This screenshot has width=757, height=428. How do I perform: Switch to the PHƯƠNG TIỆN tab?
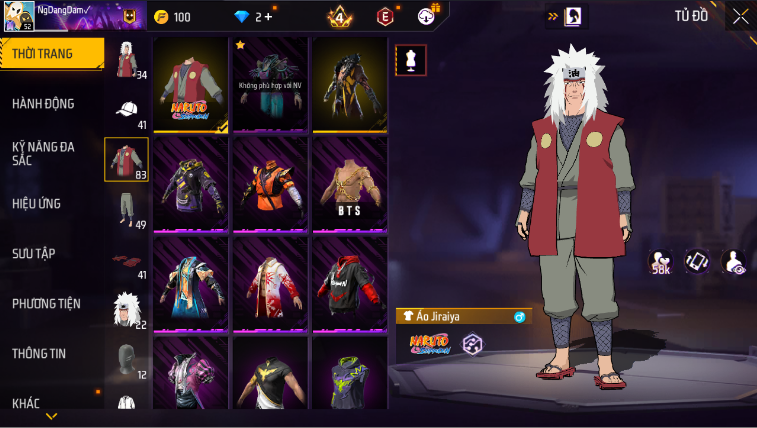(47, 304)
